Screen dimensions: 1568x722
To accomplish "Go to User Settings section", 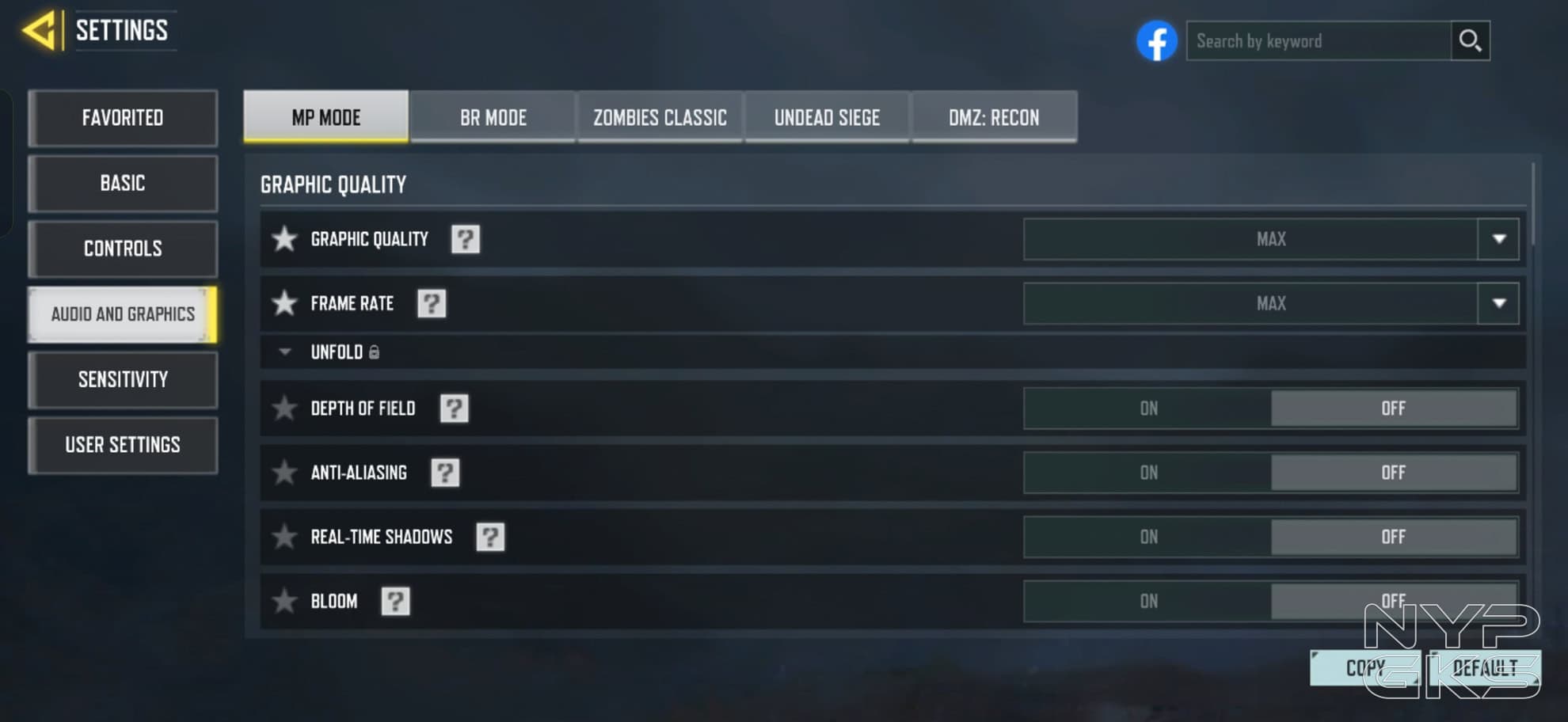I will point(123,445).
